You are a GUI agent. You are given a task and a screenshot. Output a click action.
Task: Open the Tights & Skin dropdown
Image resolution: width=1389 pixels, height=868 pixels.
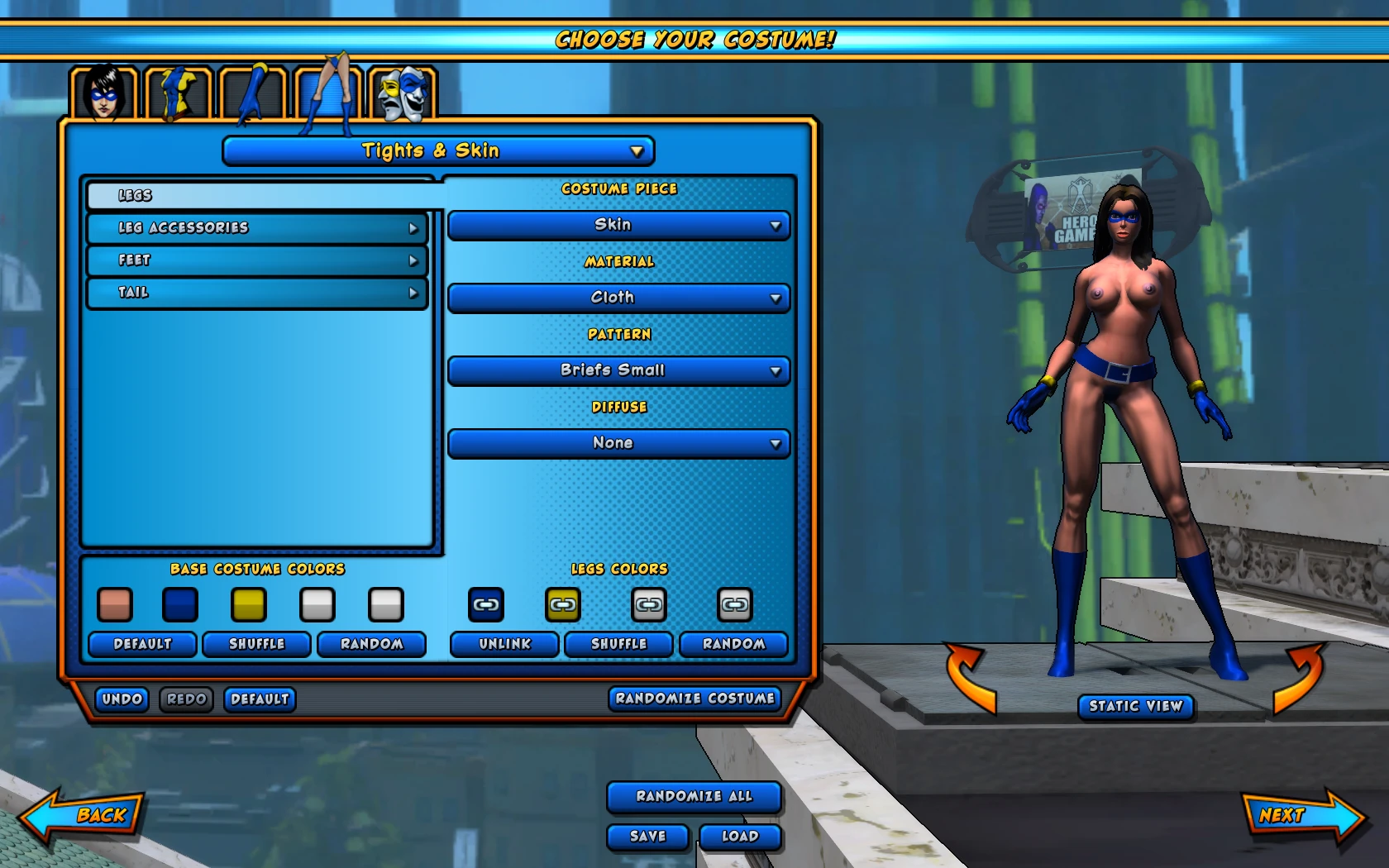point(437,150)
